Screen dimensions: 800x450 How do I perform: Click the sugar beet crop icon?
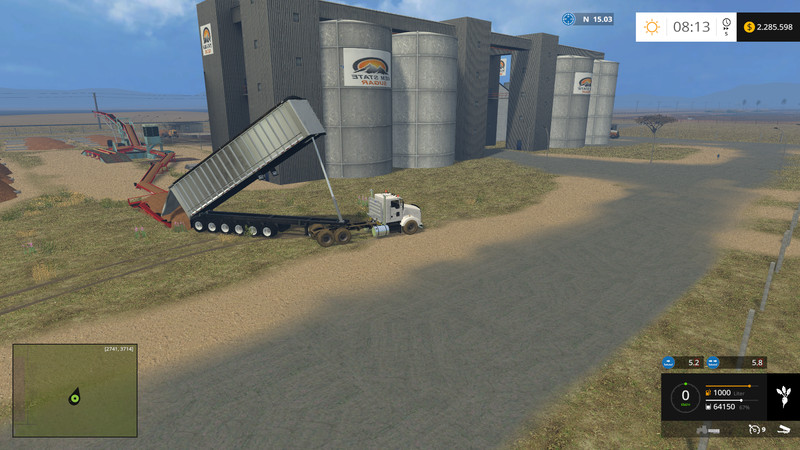pos(782,397)
